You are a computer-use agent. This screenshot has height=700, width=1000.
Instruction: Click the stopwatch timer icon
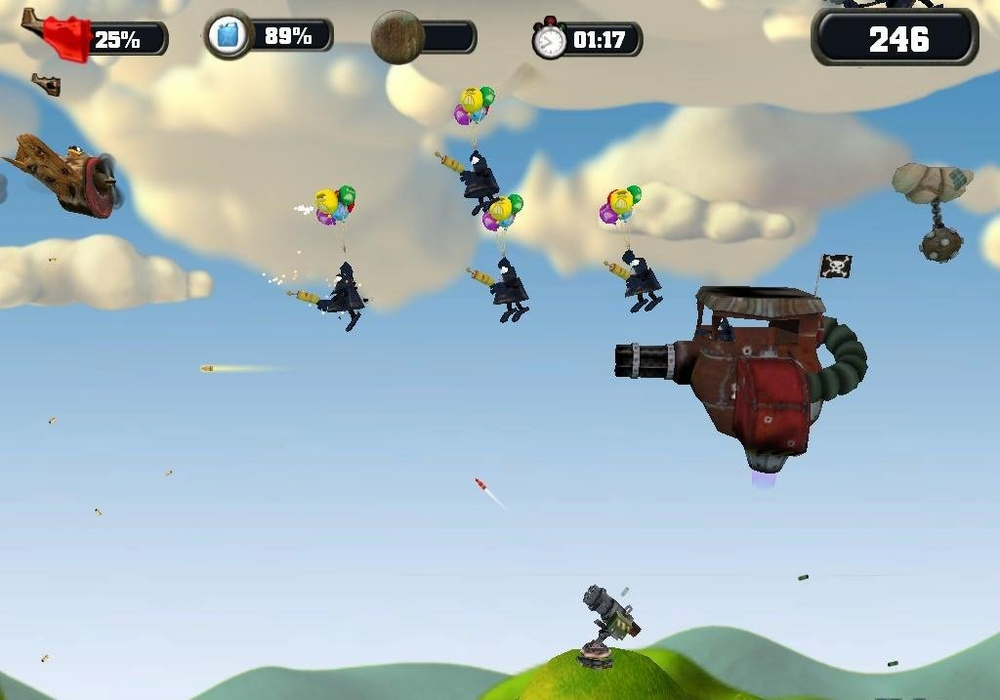pyautogui.click(x=549, y=40)
